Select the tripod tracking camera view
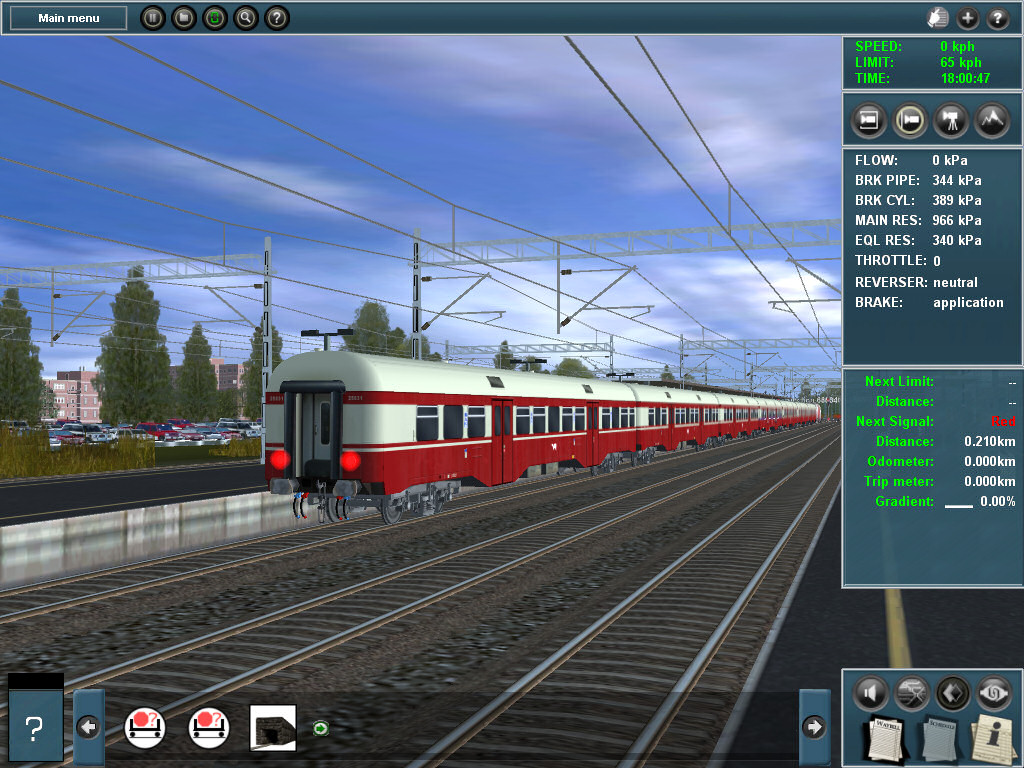Viewport: 1024px width, 768px height. [x=950, y=120]
